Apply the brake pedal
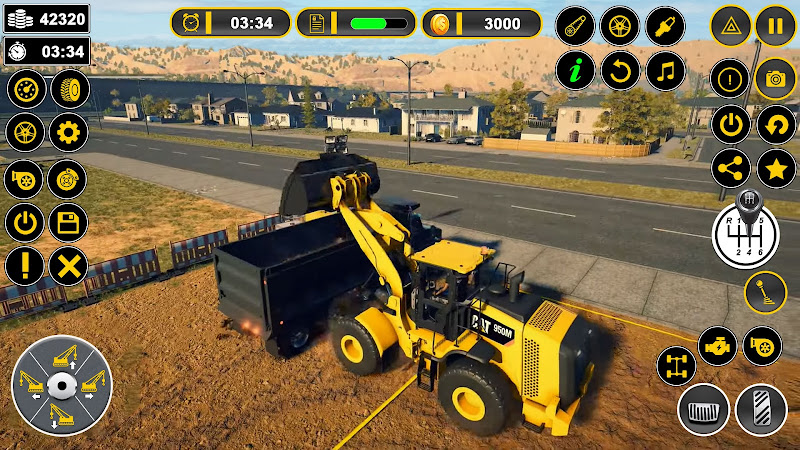Image resolution: width=800 pixels, height=450 pixels. tap(703, 410)
